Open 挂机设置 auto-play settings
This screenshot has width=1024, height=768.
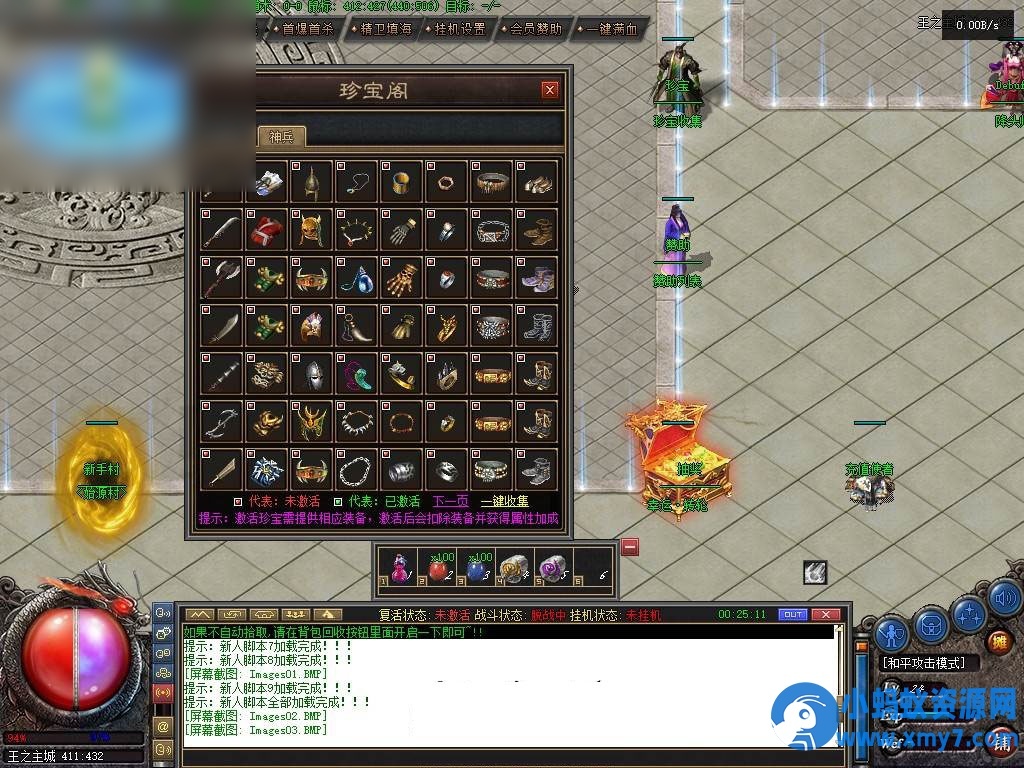[x=455, y=29]
